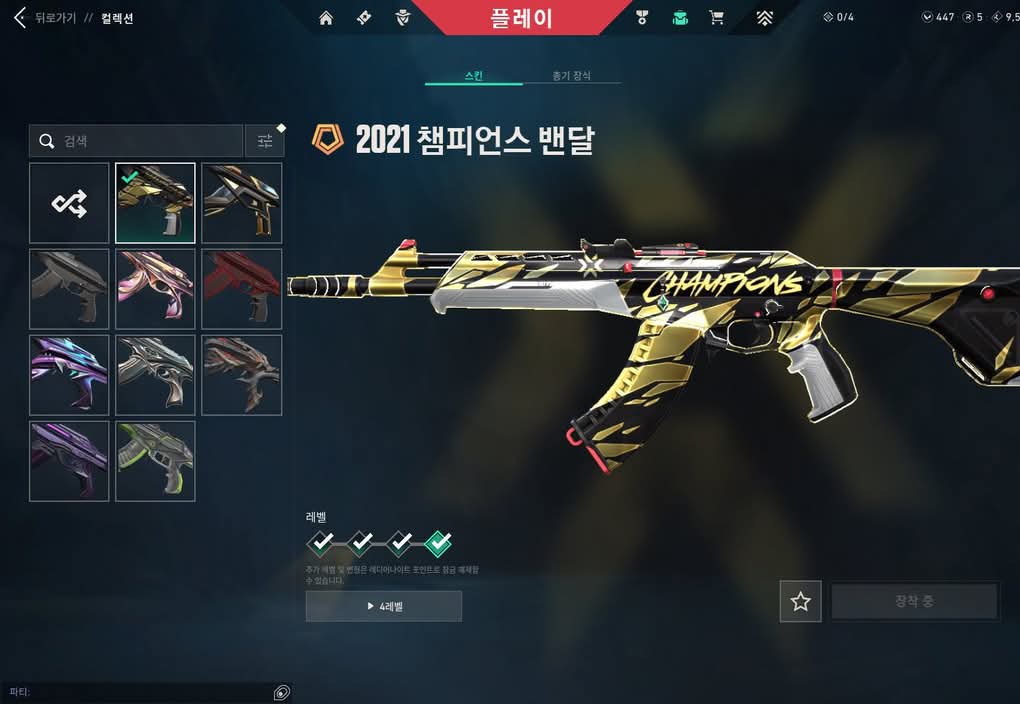Select the equipped gold Champions Vandal thumbnail
1020x704 pixels.
point(155,204)
